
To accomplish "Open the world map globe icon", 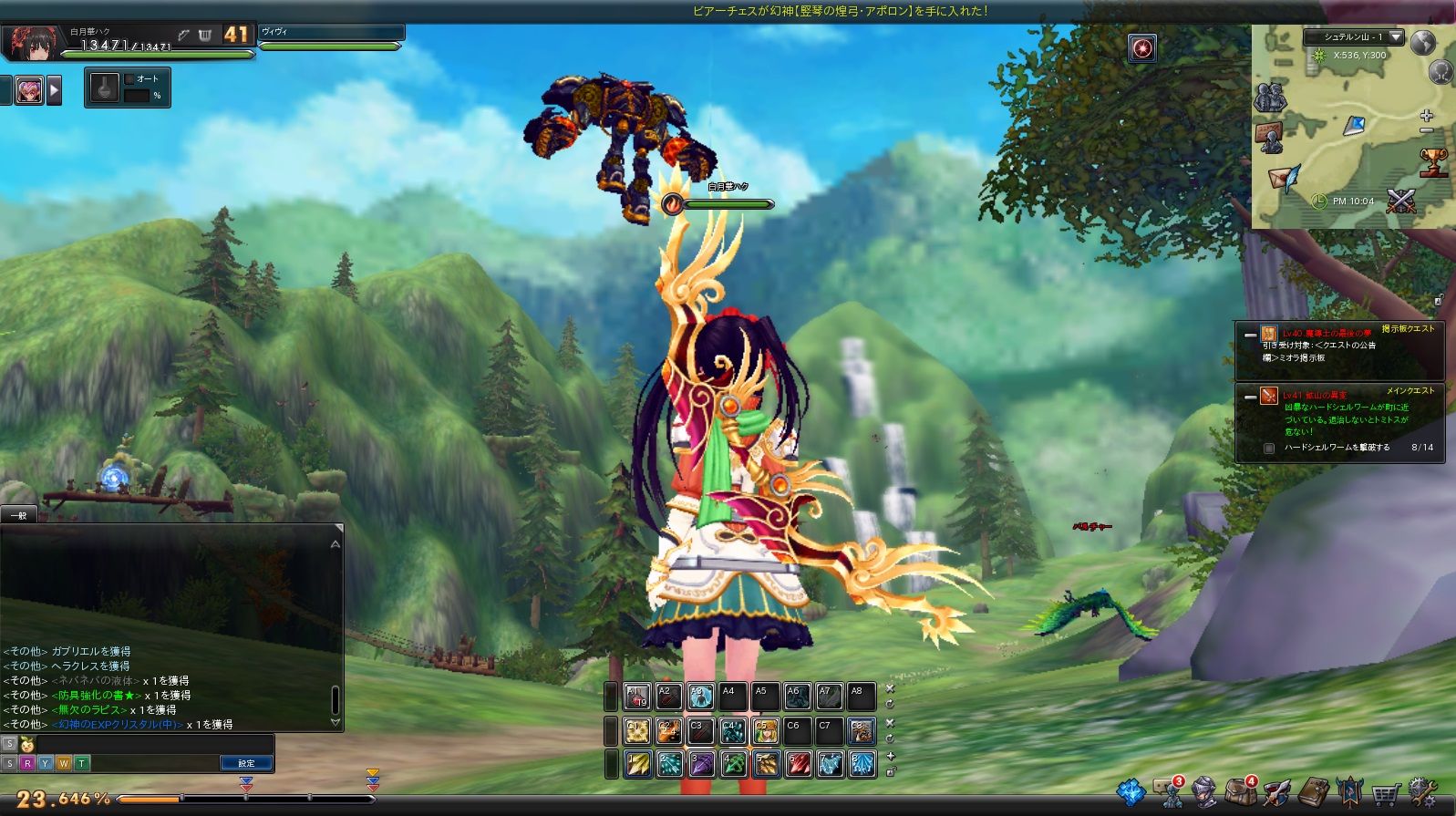I will [x=1422, y=42].
